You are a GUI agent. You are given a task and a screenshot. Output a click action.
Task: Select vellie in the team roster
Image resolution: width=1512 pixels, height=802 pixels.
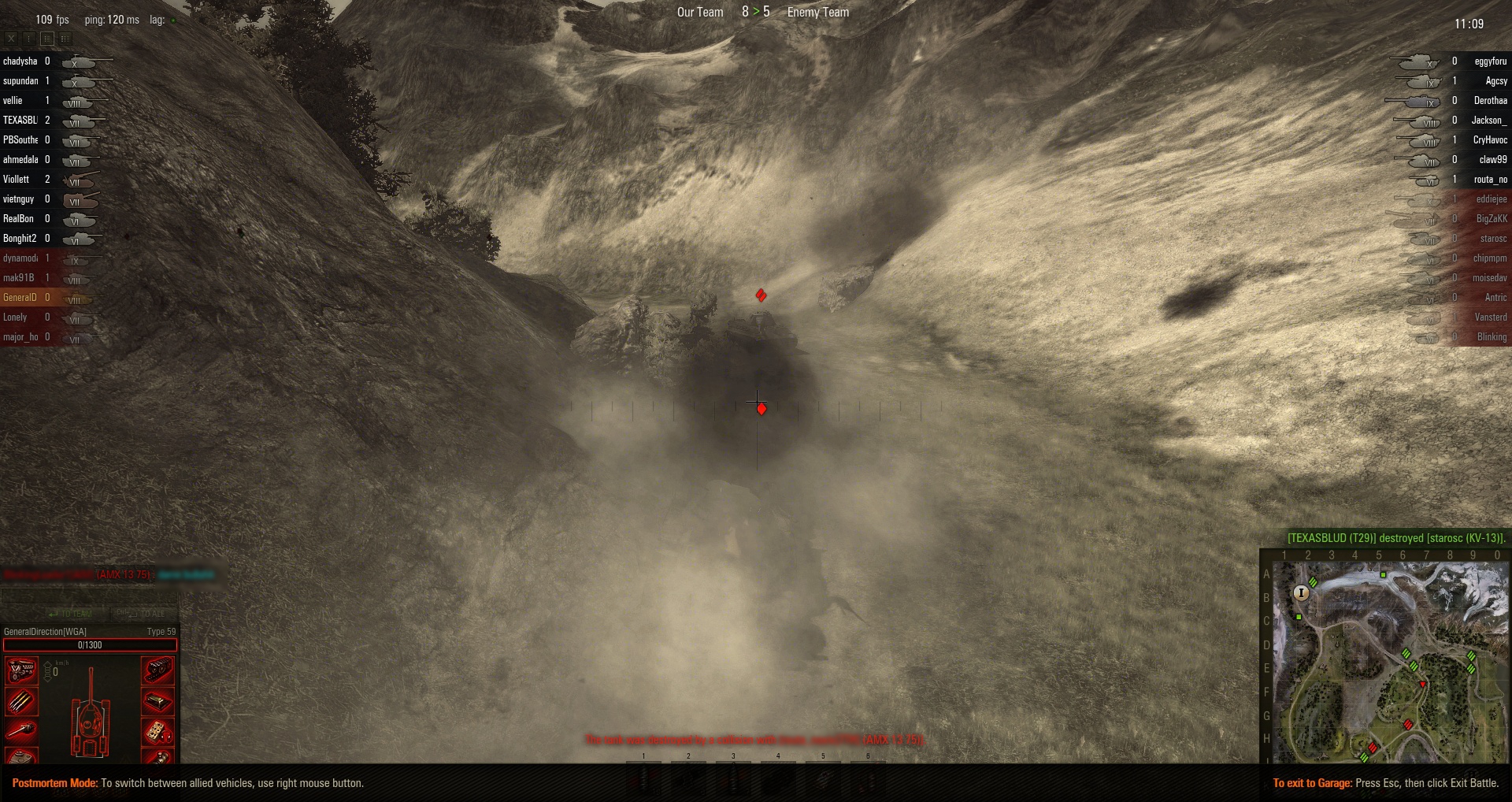click(x=13, y=101)
